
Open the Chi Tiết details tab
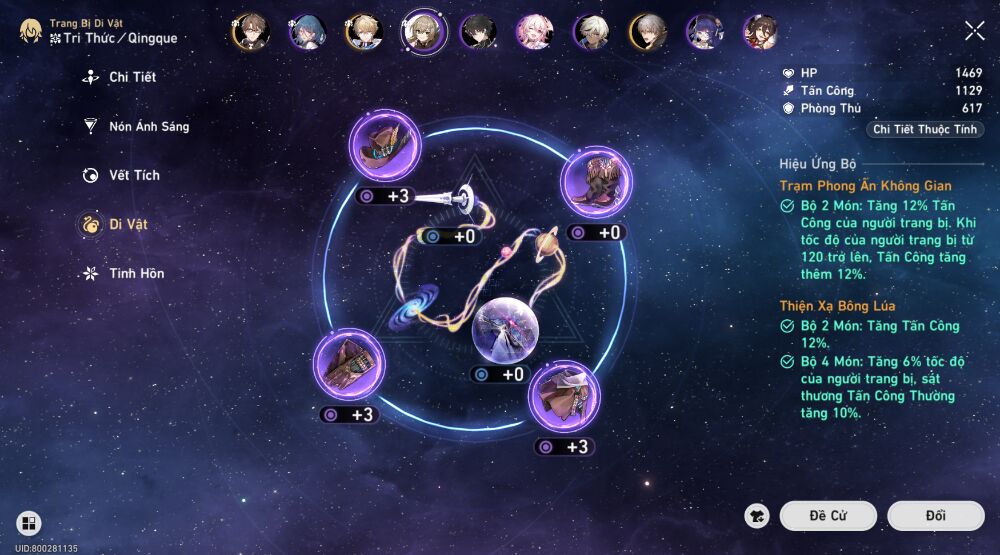[x=131, y=77]
